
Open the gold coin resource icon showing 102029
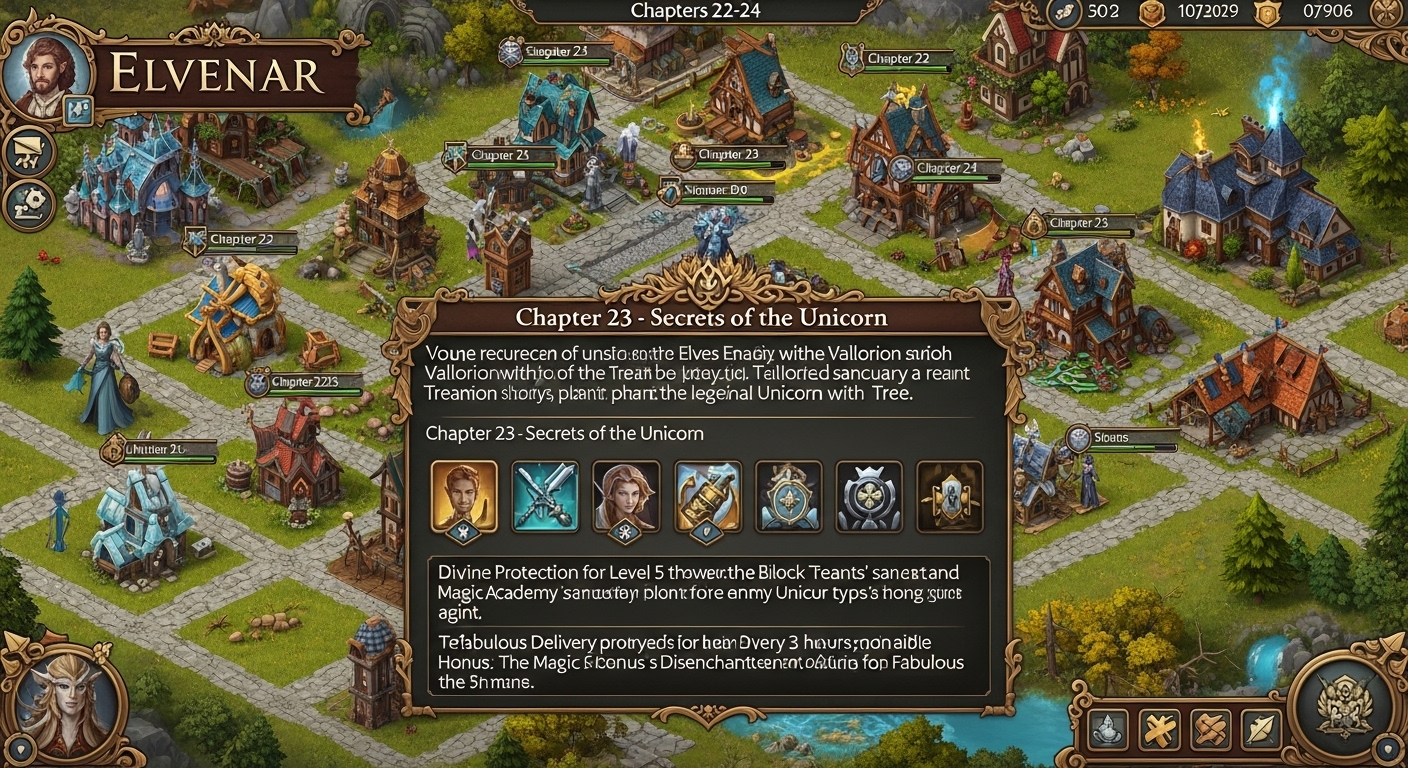tap(1150, 12)
